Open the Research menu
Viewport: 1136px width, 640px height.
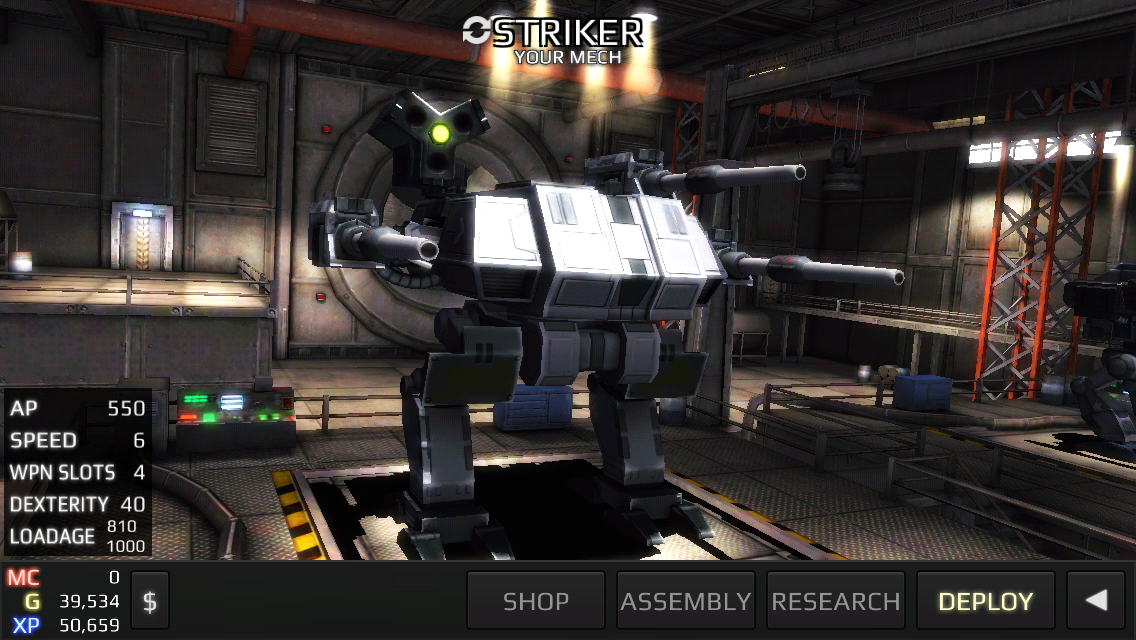(x=836, y=601)
